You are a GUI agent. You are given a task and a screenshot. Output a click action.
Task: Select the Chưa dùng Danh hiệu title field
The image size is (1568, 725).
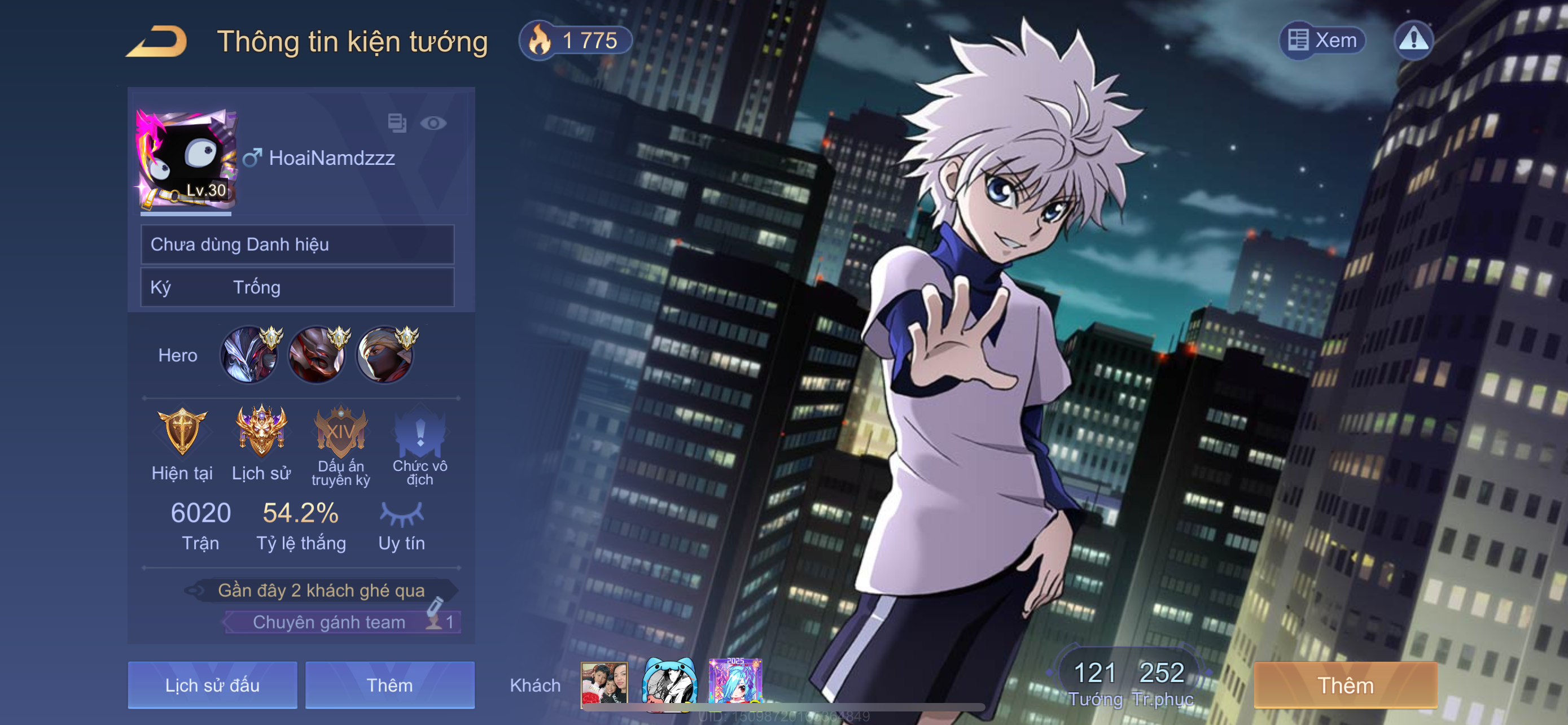(297, 244)
